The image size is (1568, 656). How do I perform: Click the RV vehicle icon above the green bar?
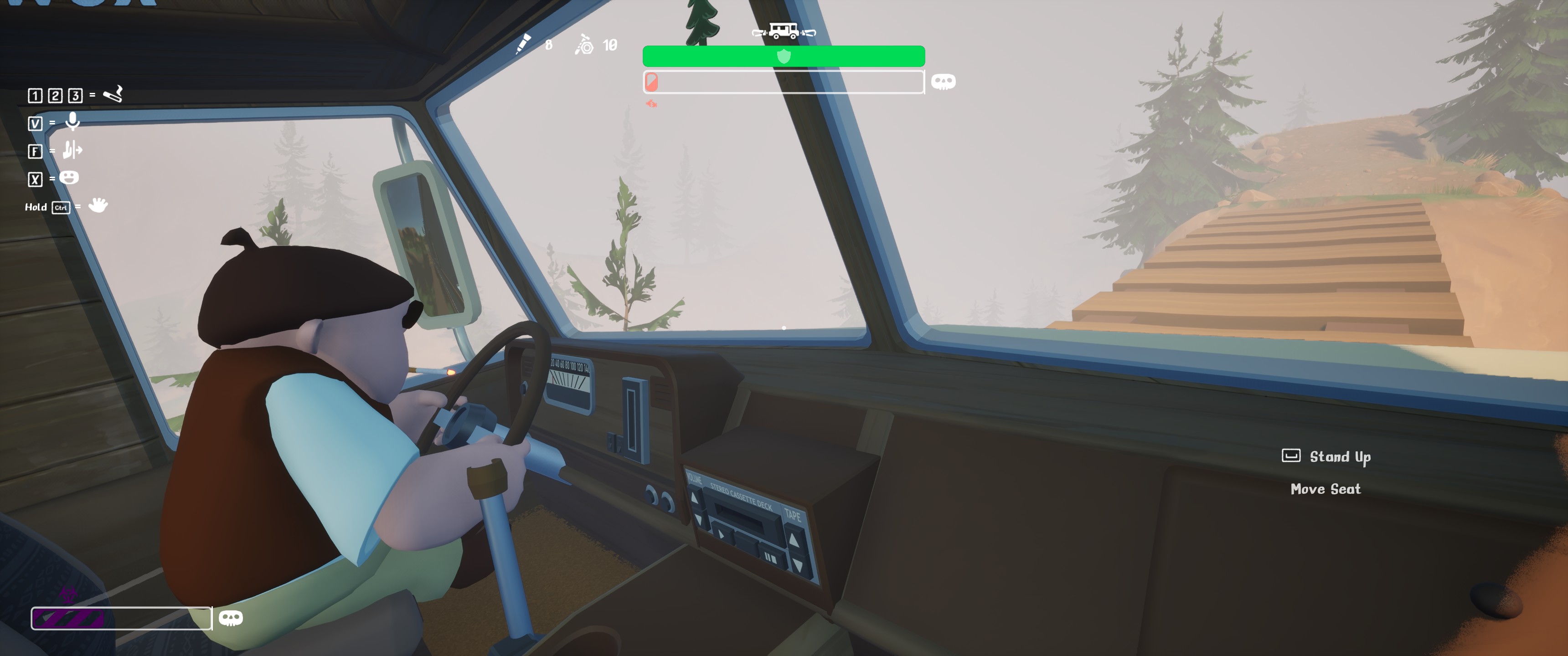[x=784, y=31]
